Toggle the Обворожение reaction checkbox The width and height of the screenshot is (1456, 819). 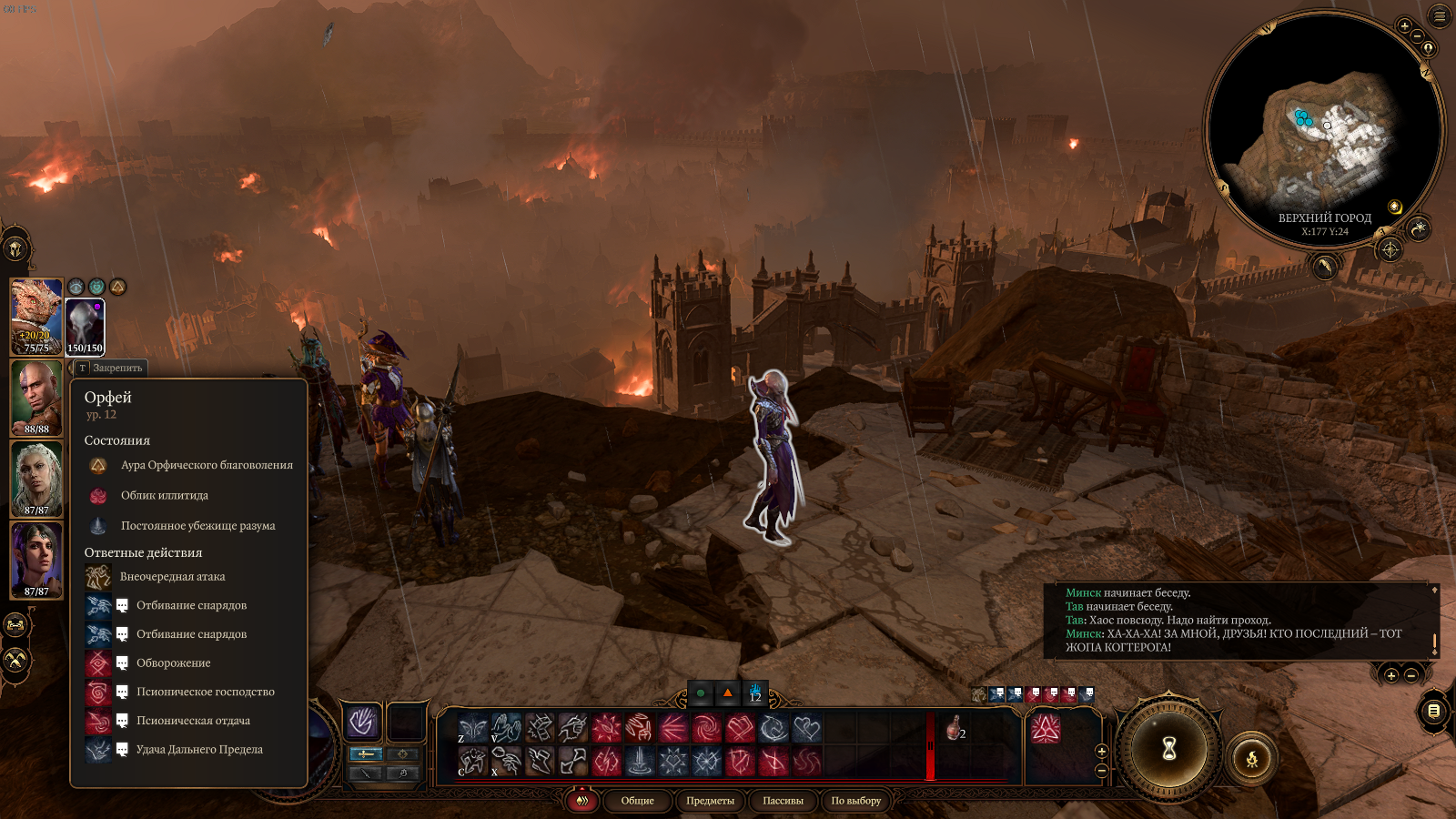tap(122, 662)
